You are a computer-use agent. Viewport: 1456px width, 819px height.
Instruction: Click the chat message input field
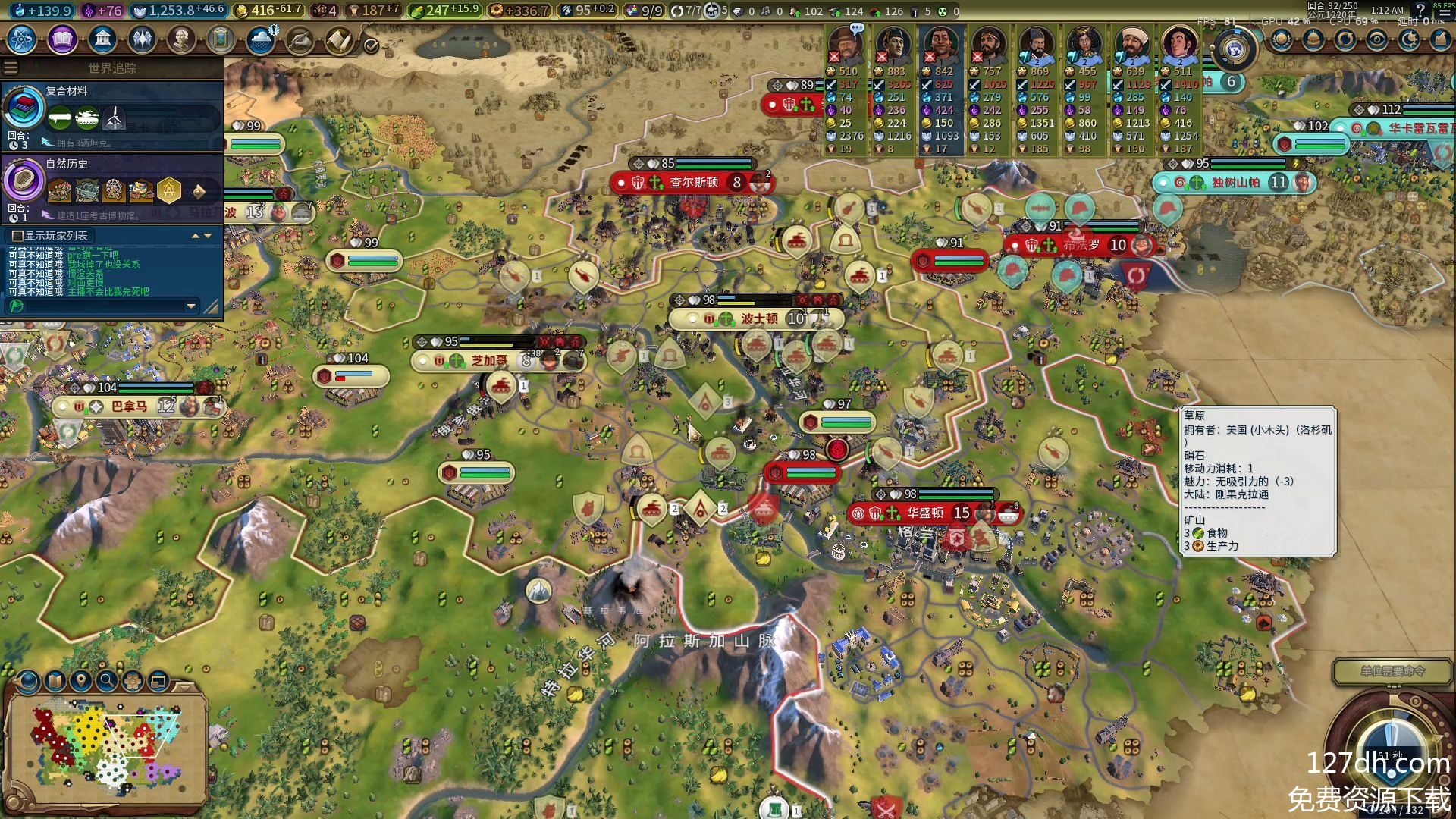(99, 306)
